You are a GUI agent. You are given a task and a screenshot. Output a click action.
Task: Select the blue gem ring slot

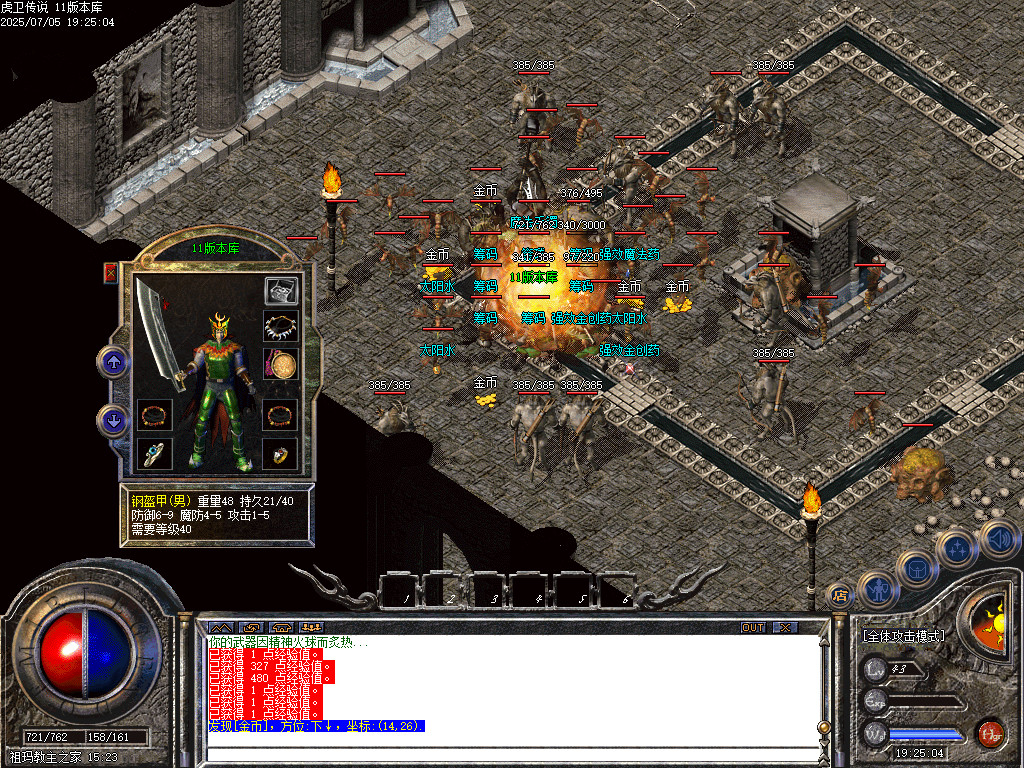154,453
